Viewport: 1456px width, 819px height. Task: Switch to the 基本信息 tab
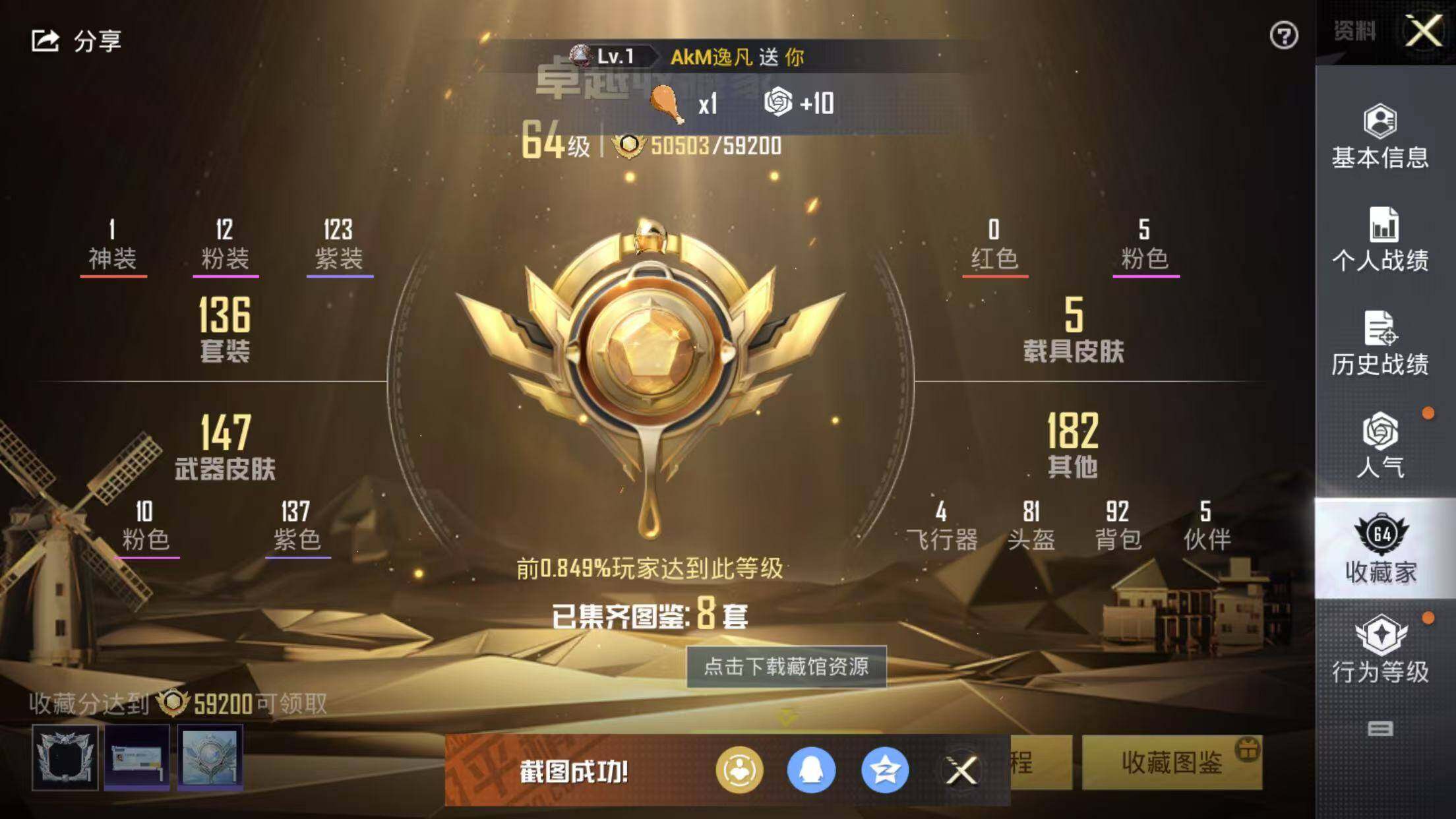point(1380,136)
